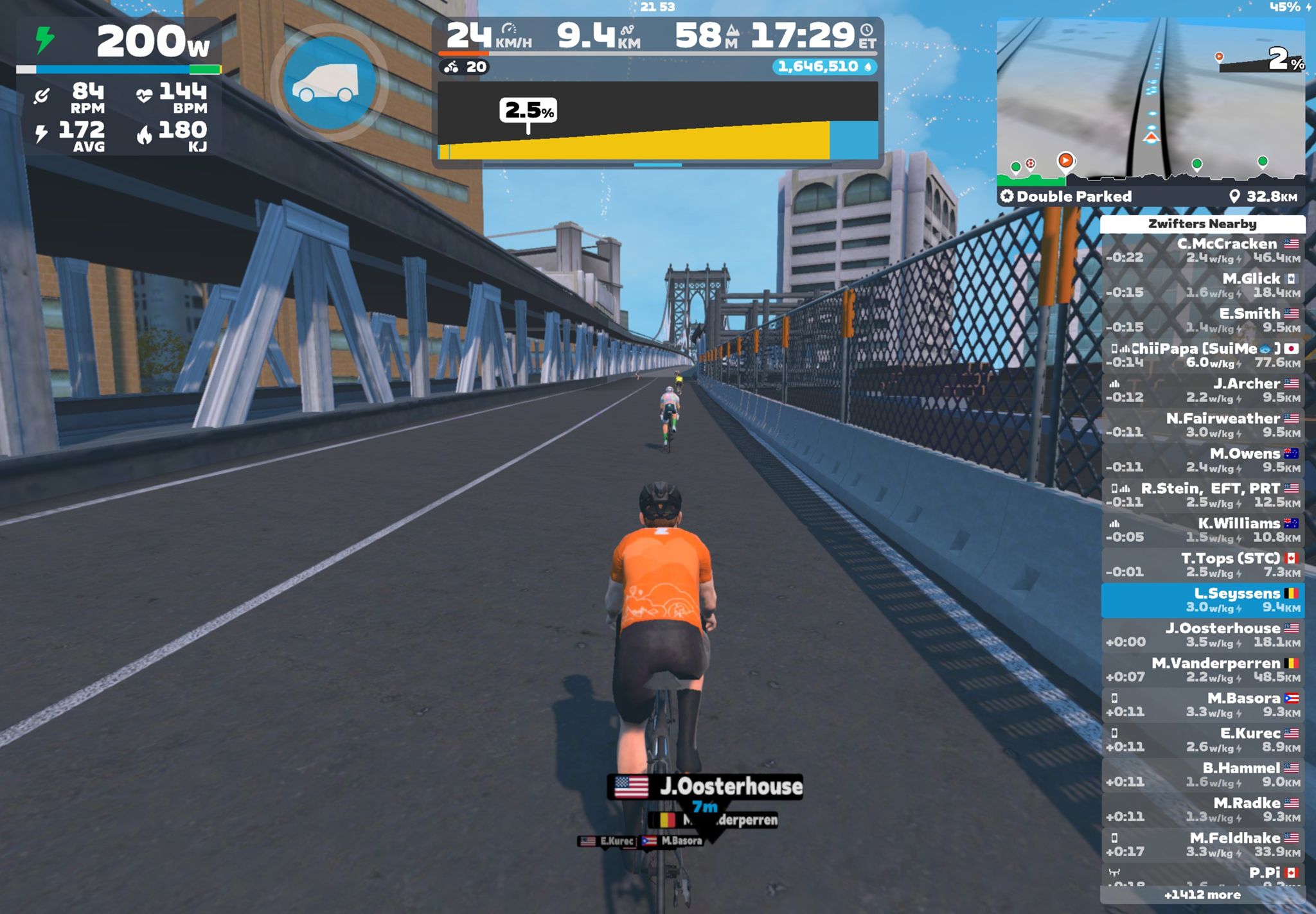Select highlighted L.Seyssens row
Screen dimensions: 1316x914
pos(1203,600)
